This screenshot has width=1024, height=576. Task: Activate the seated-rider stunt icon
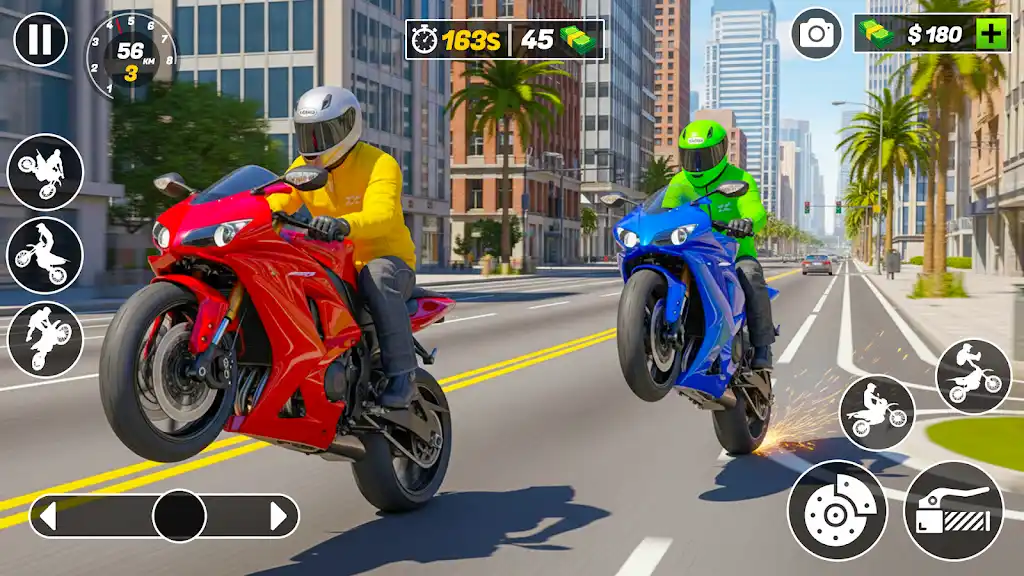[876, 412]
